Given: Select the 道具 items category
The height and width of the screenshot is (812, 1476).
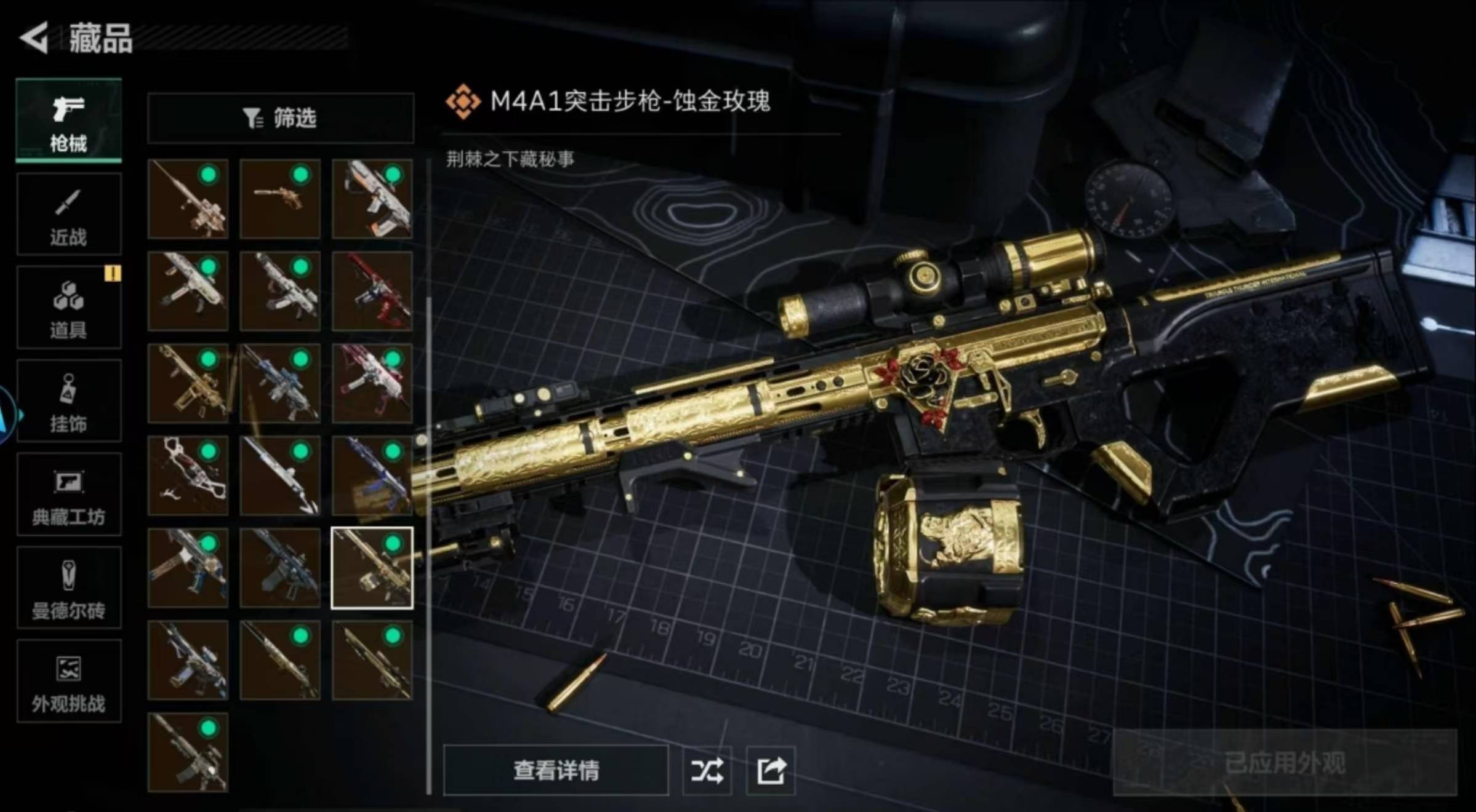Looking at the screenshot, I should click(x=68, y=308).
